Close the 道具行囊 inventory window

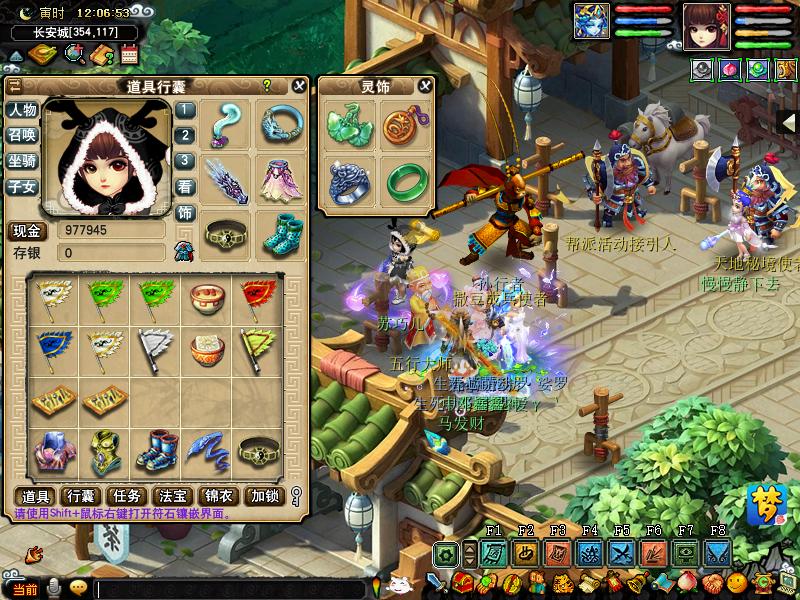298,86
